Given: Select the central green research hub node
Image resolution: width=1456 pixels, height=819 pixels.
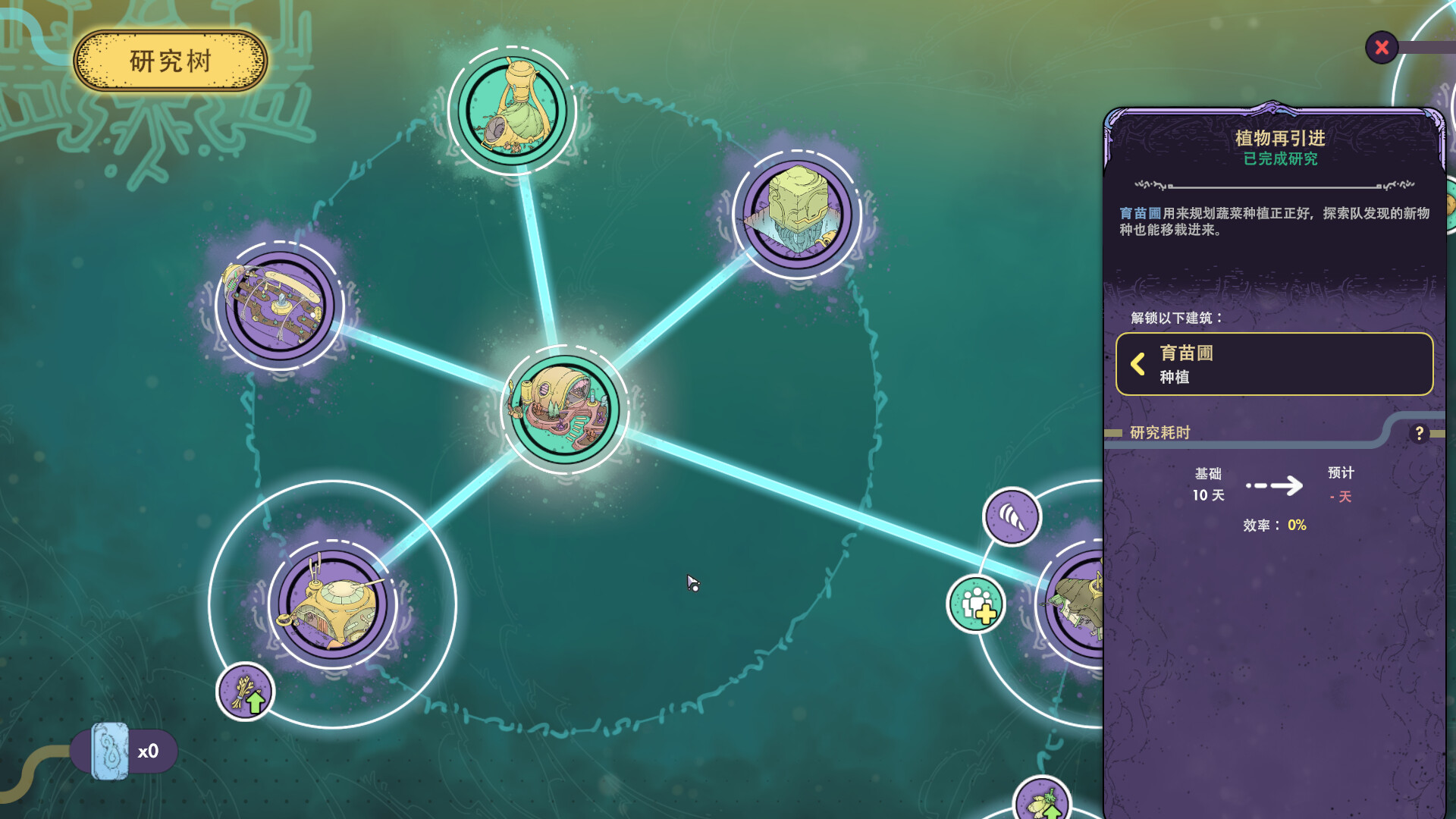Looking at the screenshot, I should click(565, 409).
